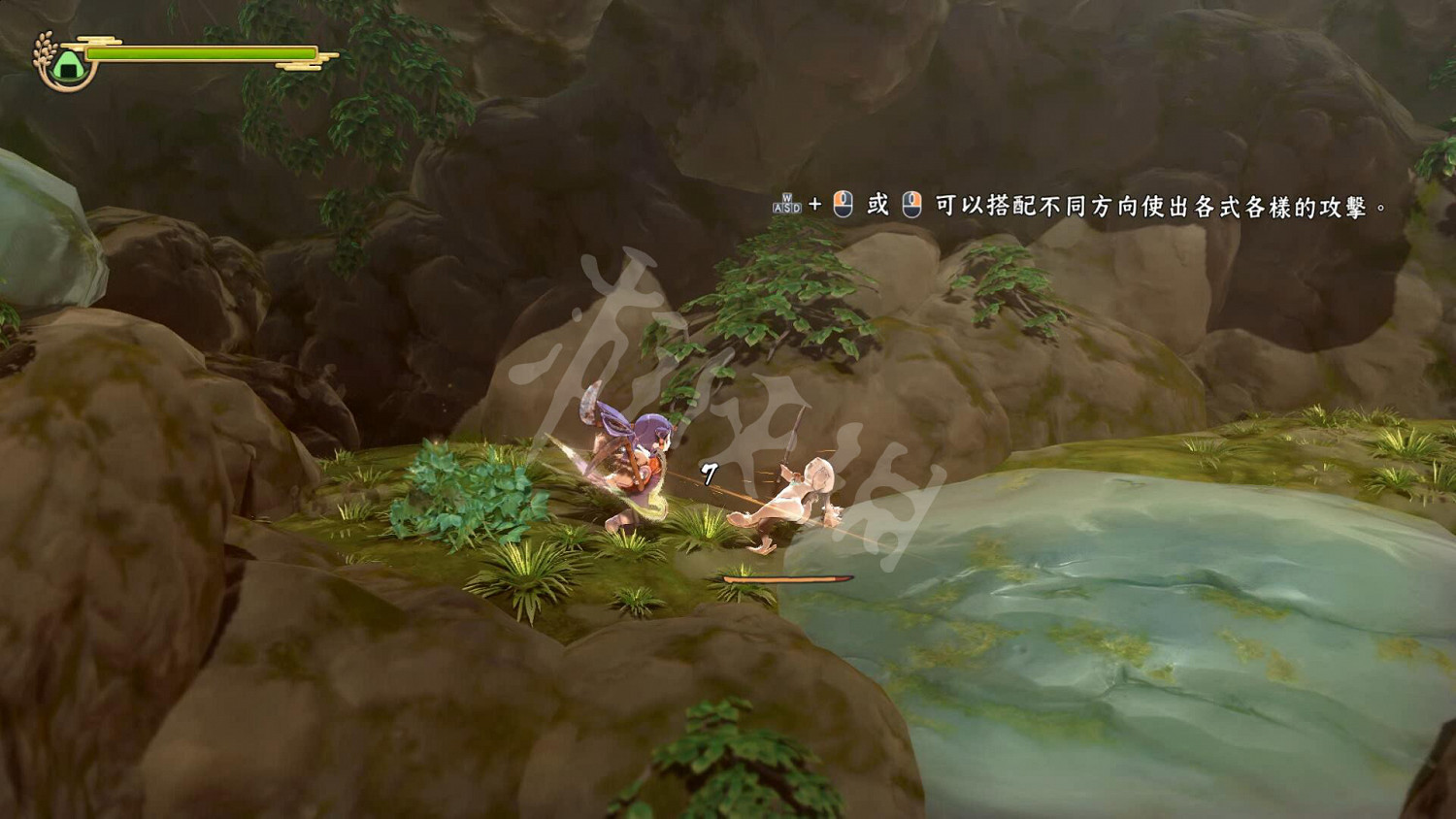Collapse the attack instruction banner
Screen dimensions: 1456x819
tap(1077, 205)
